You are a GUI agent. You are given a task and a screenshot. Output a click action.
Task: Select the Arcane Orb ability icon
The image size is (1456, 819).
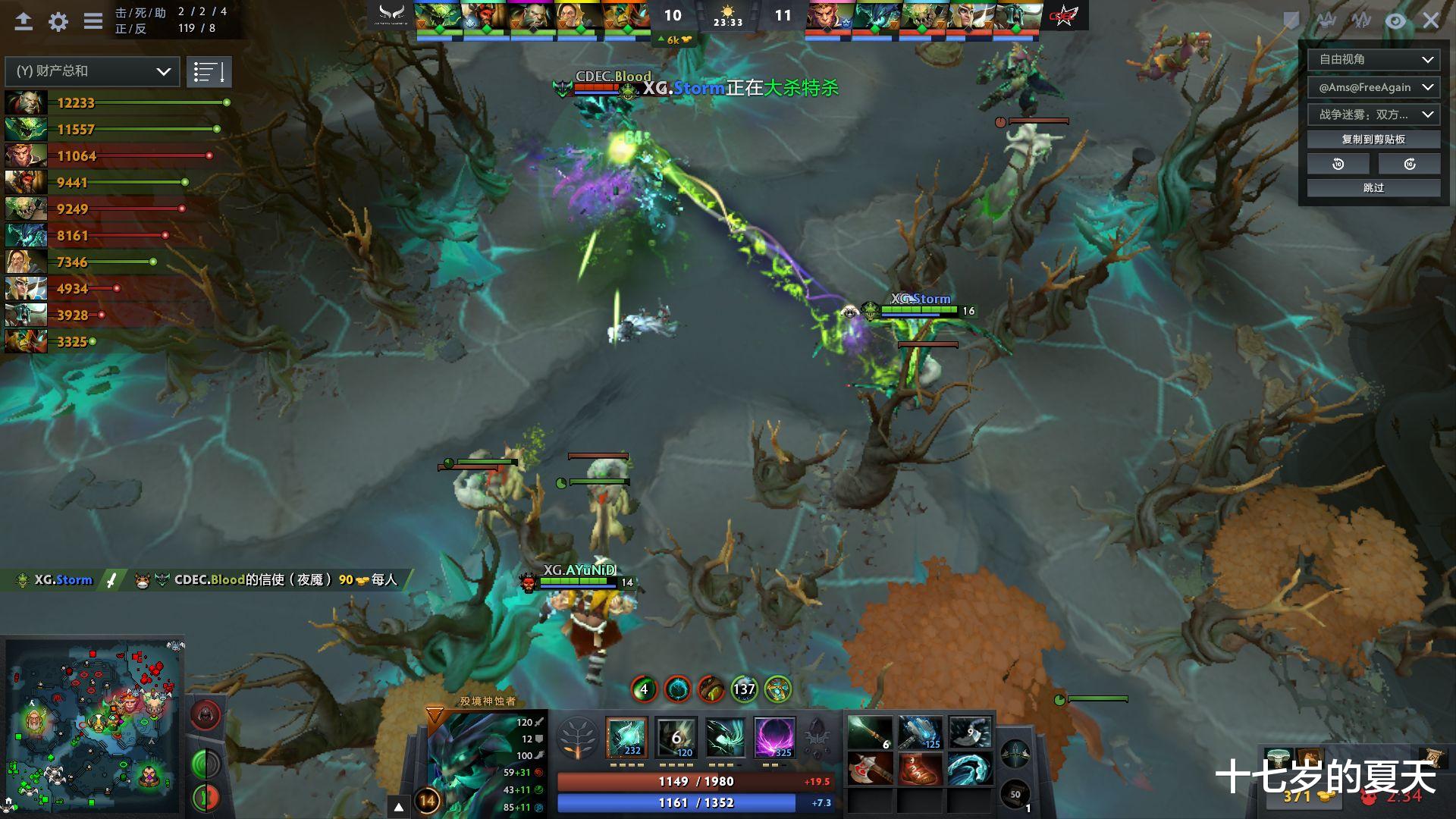626,738
